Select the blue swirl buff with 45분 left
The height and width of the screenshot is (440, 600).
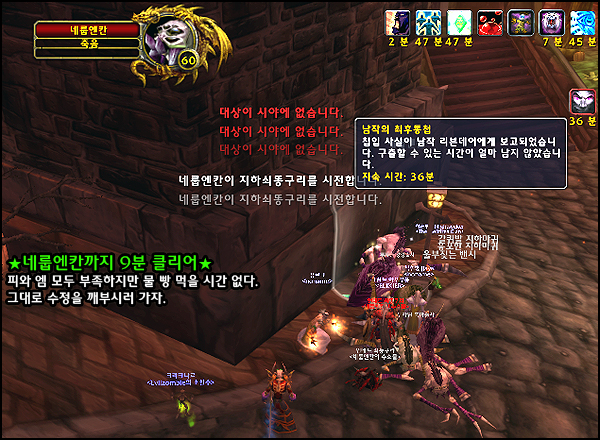(581, 20)
